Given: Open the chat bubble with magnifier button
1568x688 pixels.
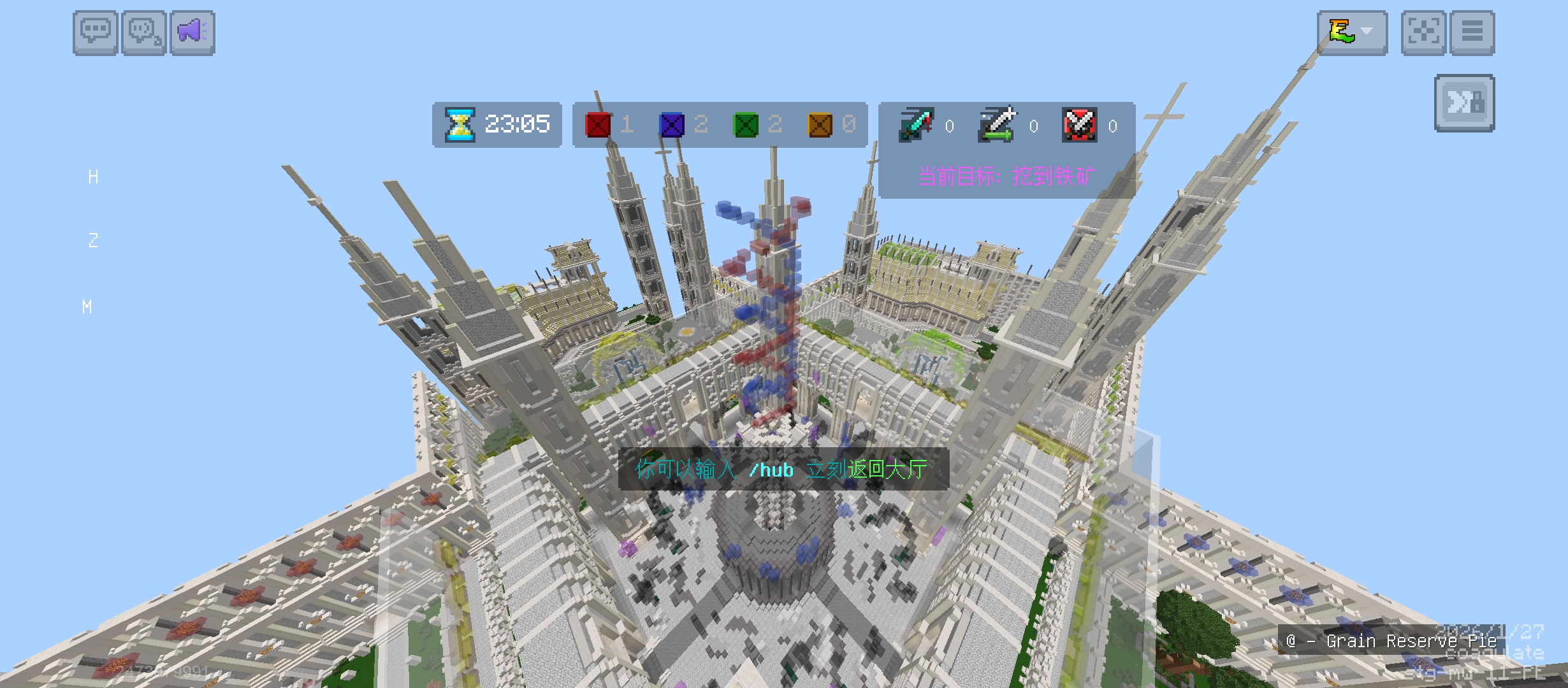Looking at the screenshot, I should [144, 32].
